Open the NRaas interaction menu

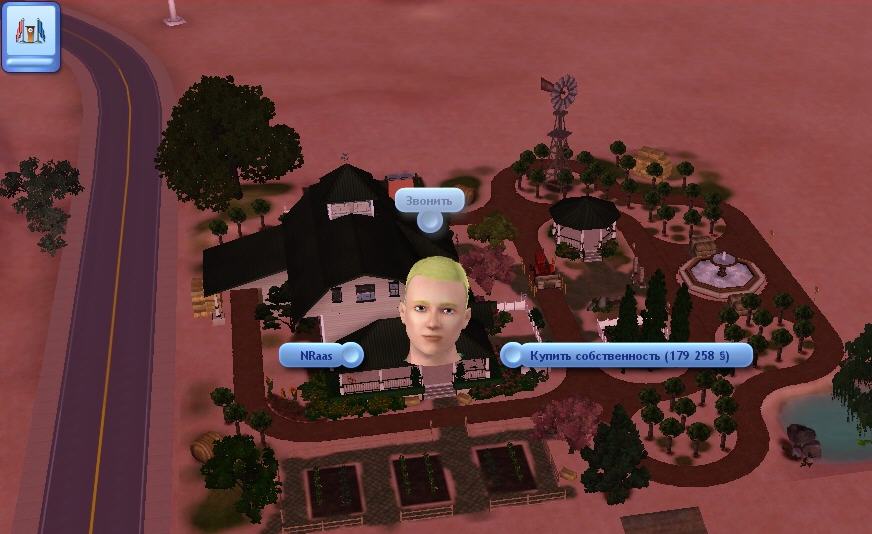[x=321, y=355]
